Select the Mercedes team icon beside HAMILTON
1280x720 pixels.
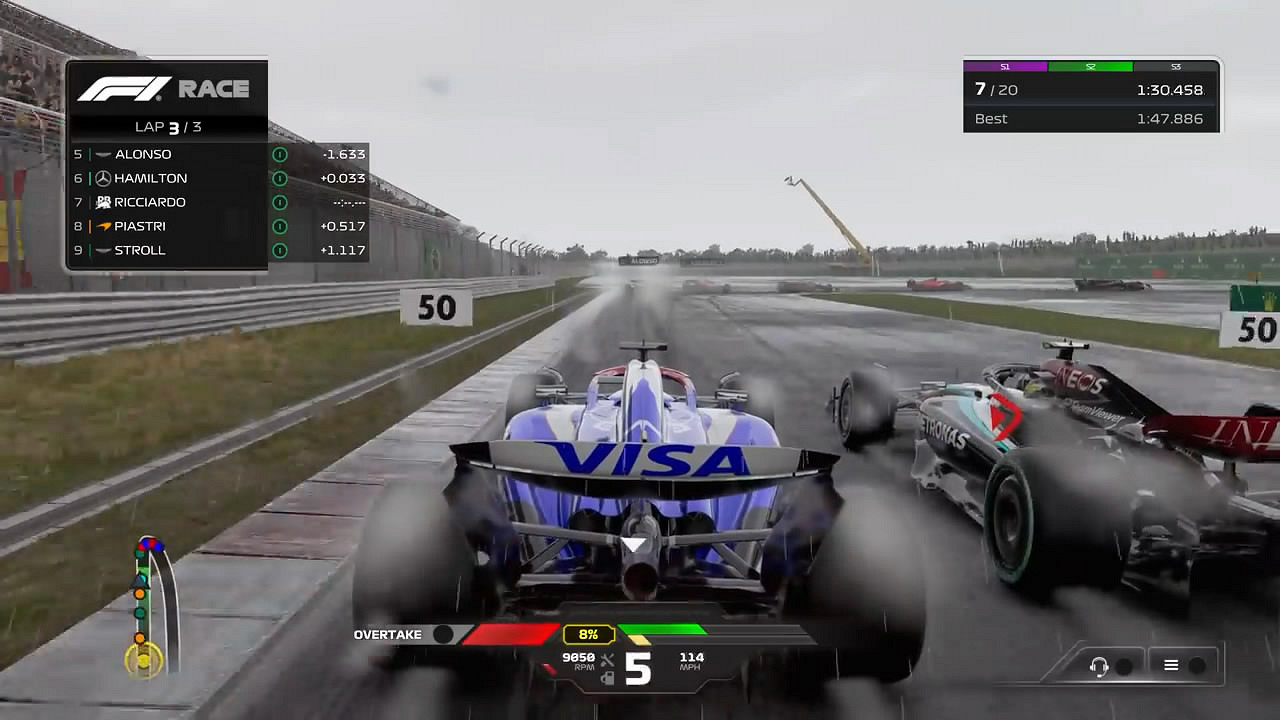(103, 178)
